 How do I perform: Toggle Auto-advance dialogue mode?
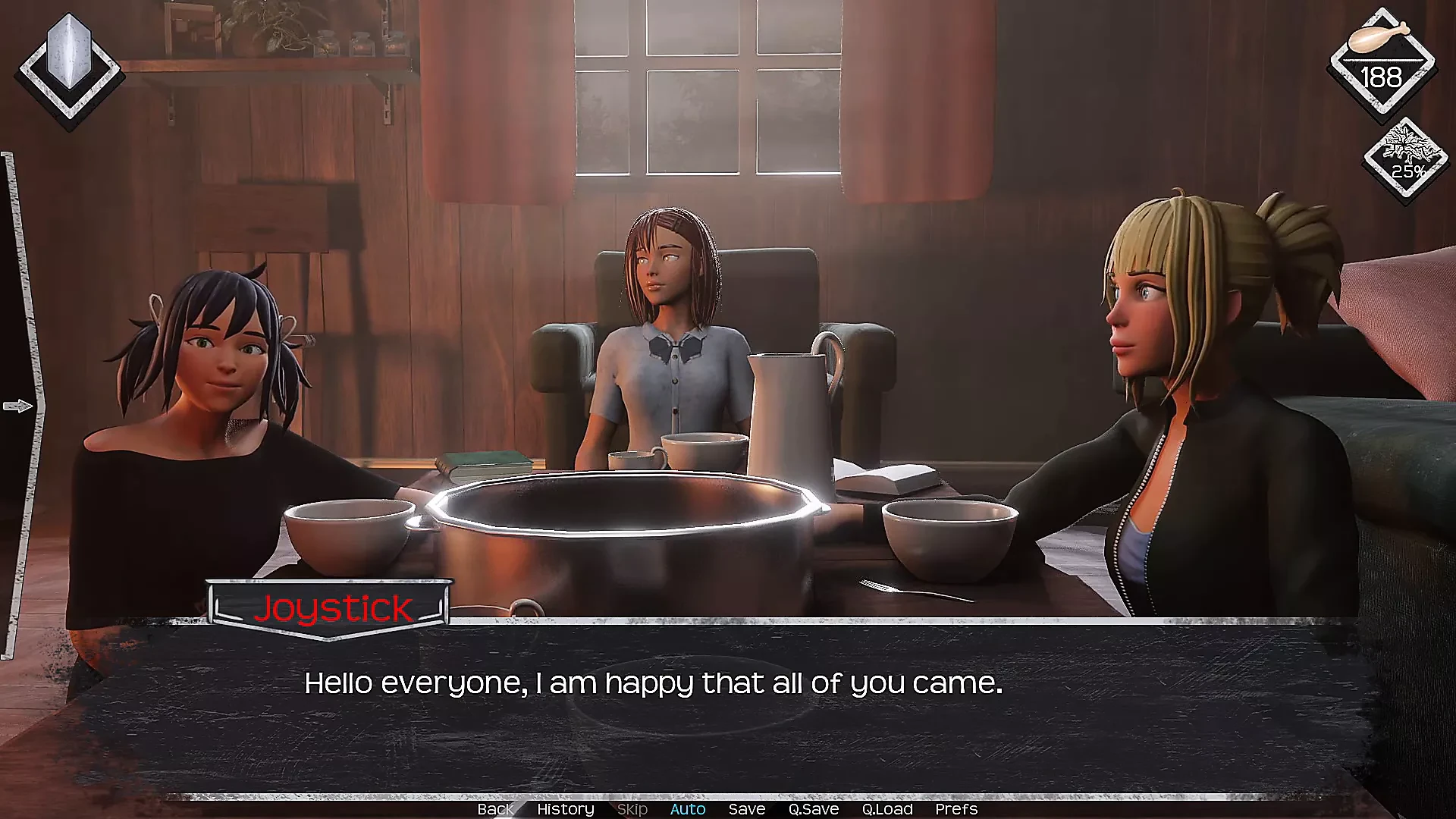click(687, 809)
